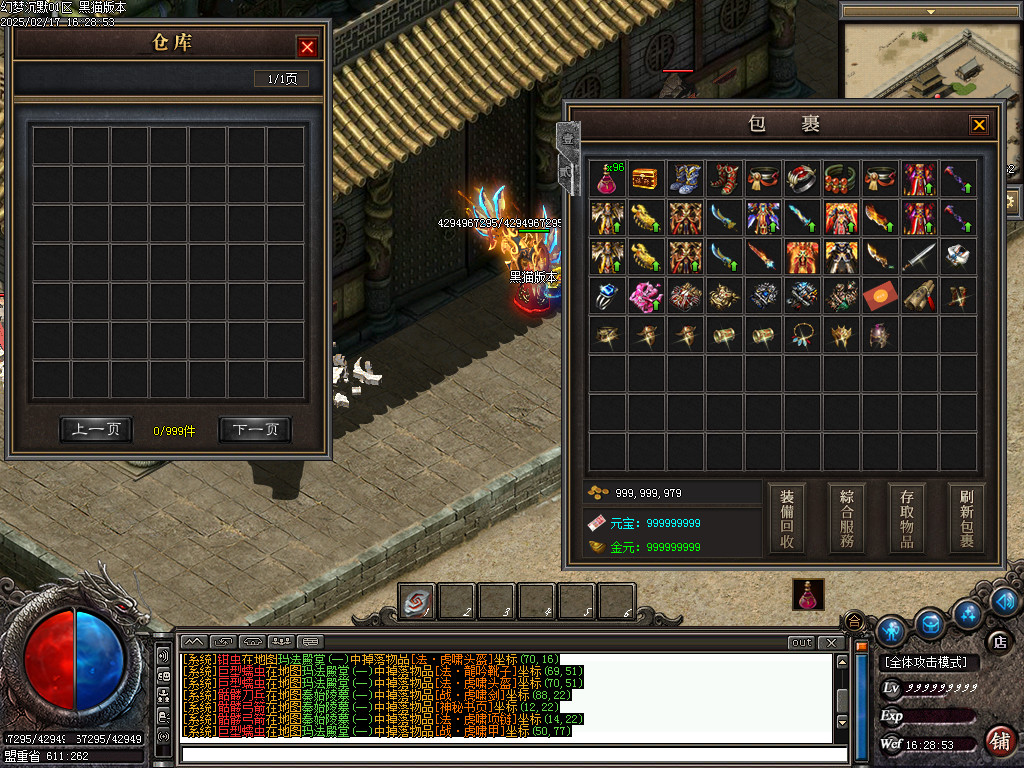The width and height of the screenshot is (1024, 768).
Task: Open the 店 shop button
Action: tap(997, 641)
